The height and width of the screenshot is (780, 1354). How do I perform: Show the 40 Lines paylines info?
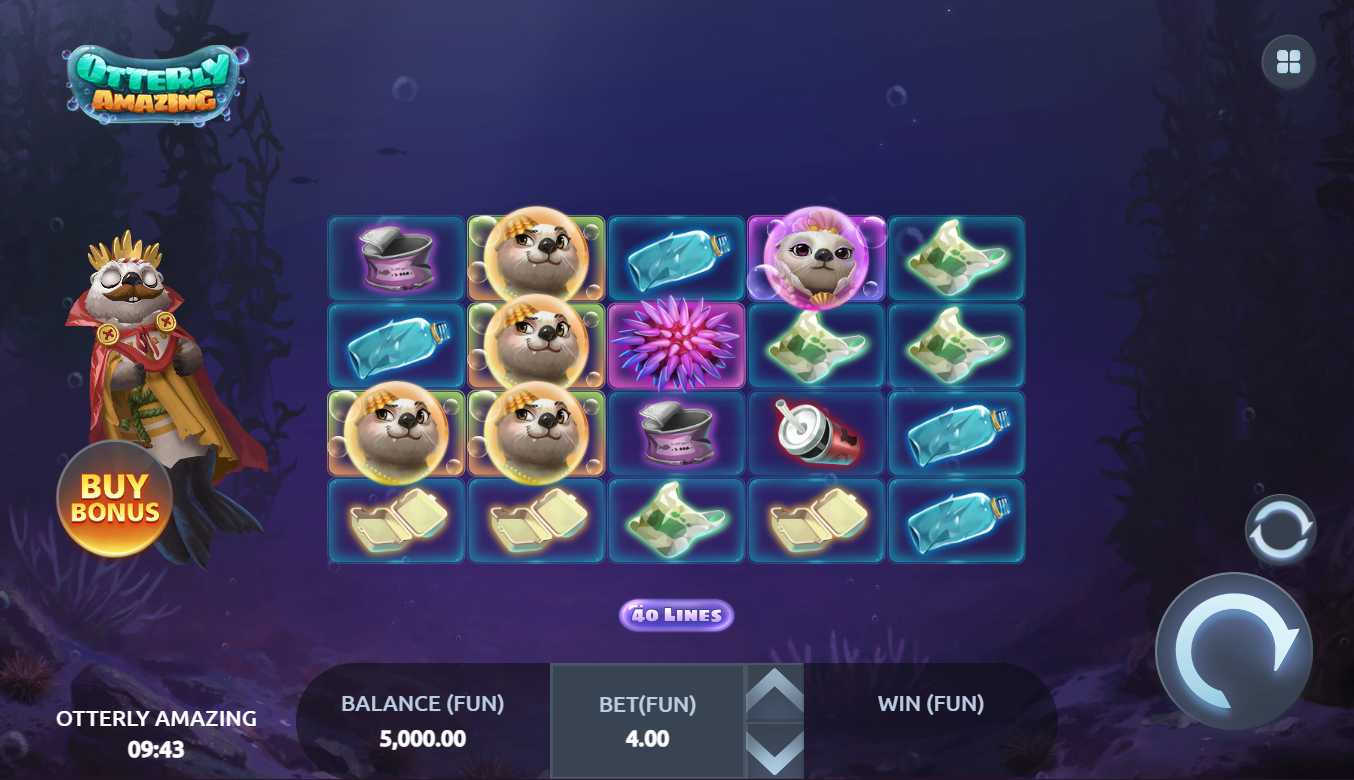coord(676,615)
